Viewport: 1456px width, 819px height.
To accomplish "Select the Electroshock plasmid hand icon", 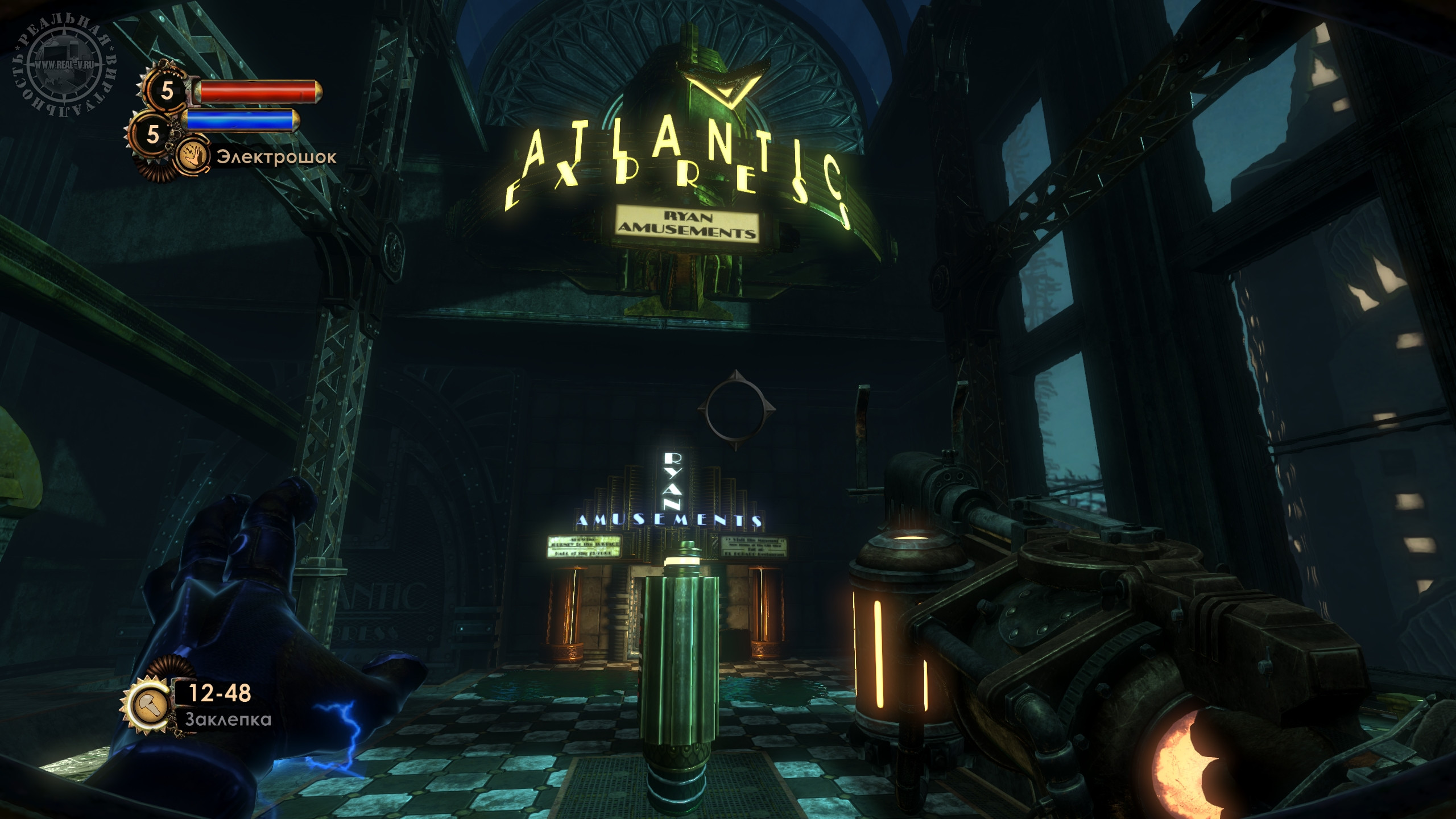I will pyautogui.click(x=192, y=157).
